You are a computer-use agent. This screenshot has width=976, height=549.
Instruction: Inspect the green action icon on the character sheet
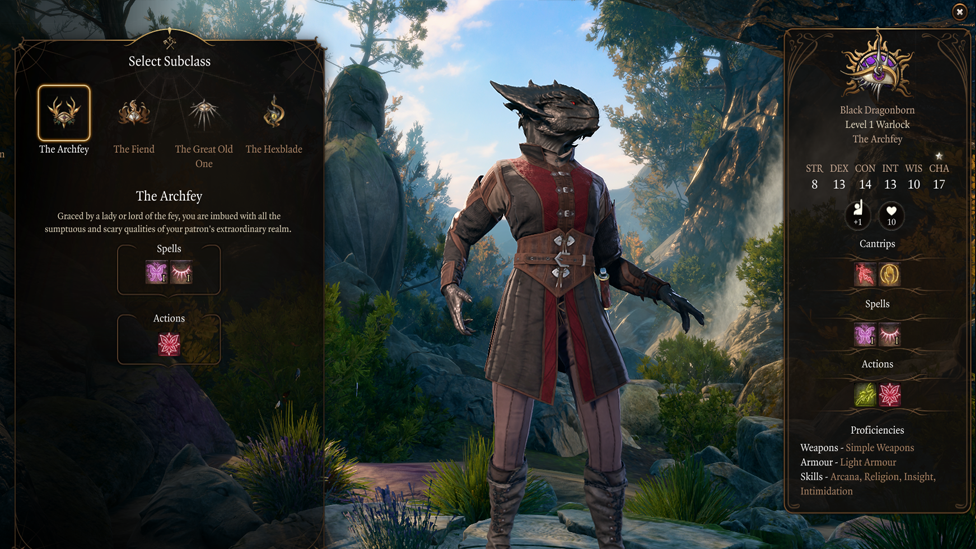[x=865, y=395]
